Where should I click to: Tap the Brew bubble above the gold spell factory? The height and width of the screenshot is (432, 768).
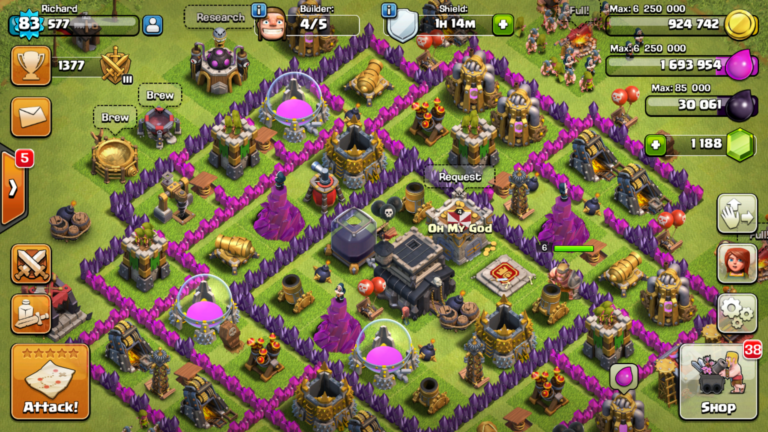coord(116,118)
